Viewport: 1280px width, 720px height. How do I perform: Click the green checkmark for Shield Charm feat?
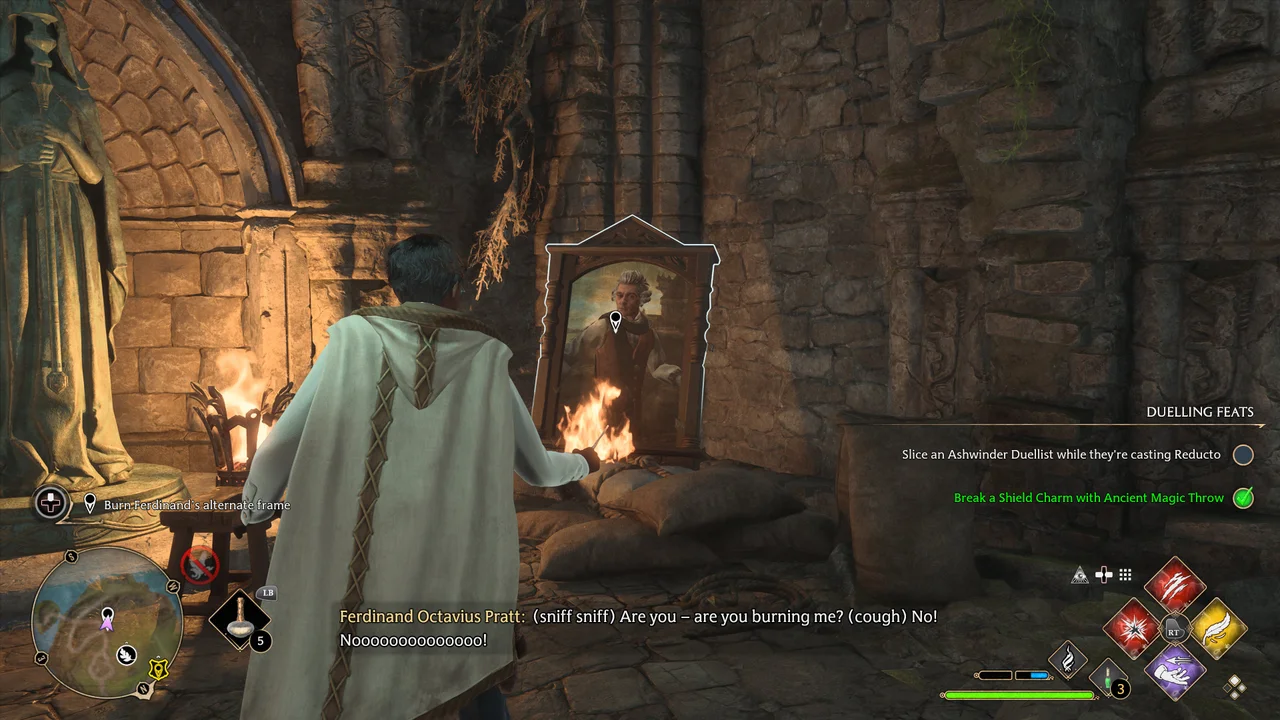1243,498
